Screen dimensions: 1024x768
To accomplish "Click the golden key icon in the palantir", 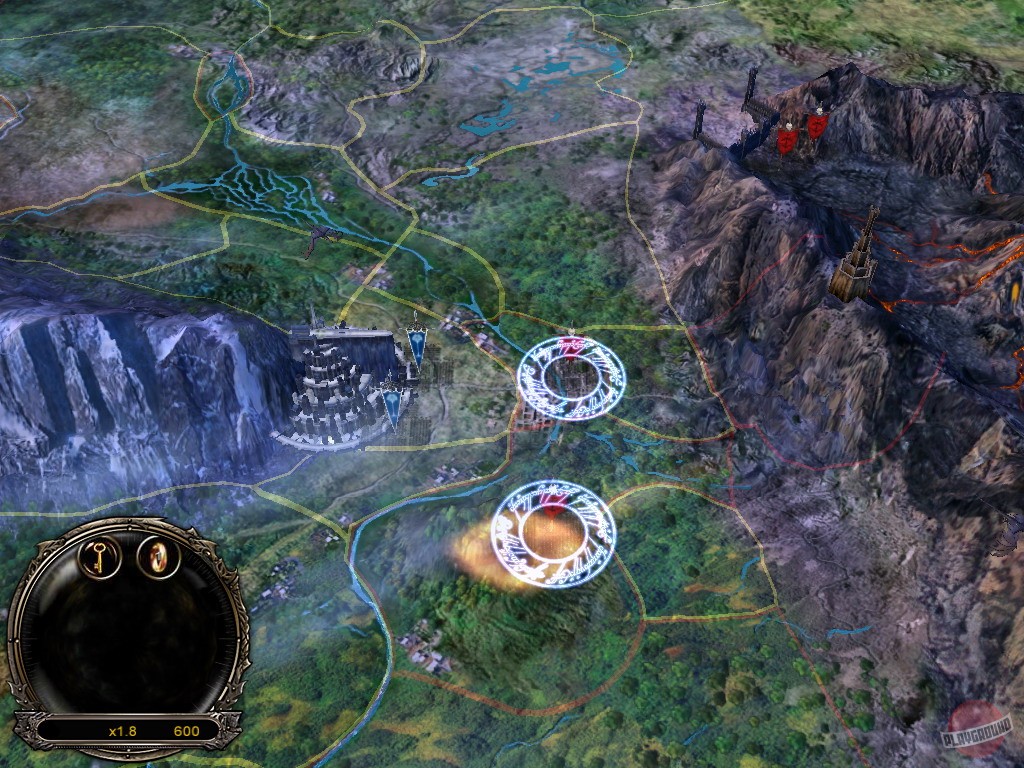I will click(x=101, y=556).
